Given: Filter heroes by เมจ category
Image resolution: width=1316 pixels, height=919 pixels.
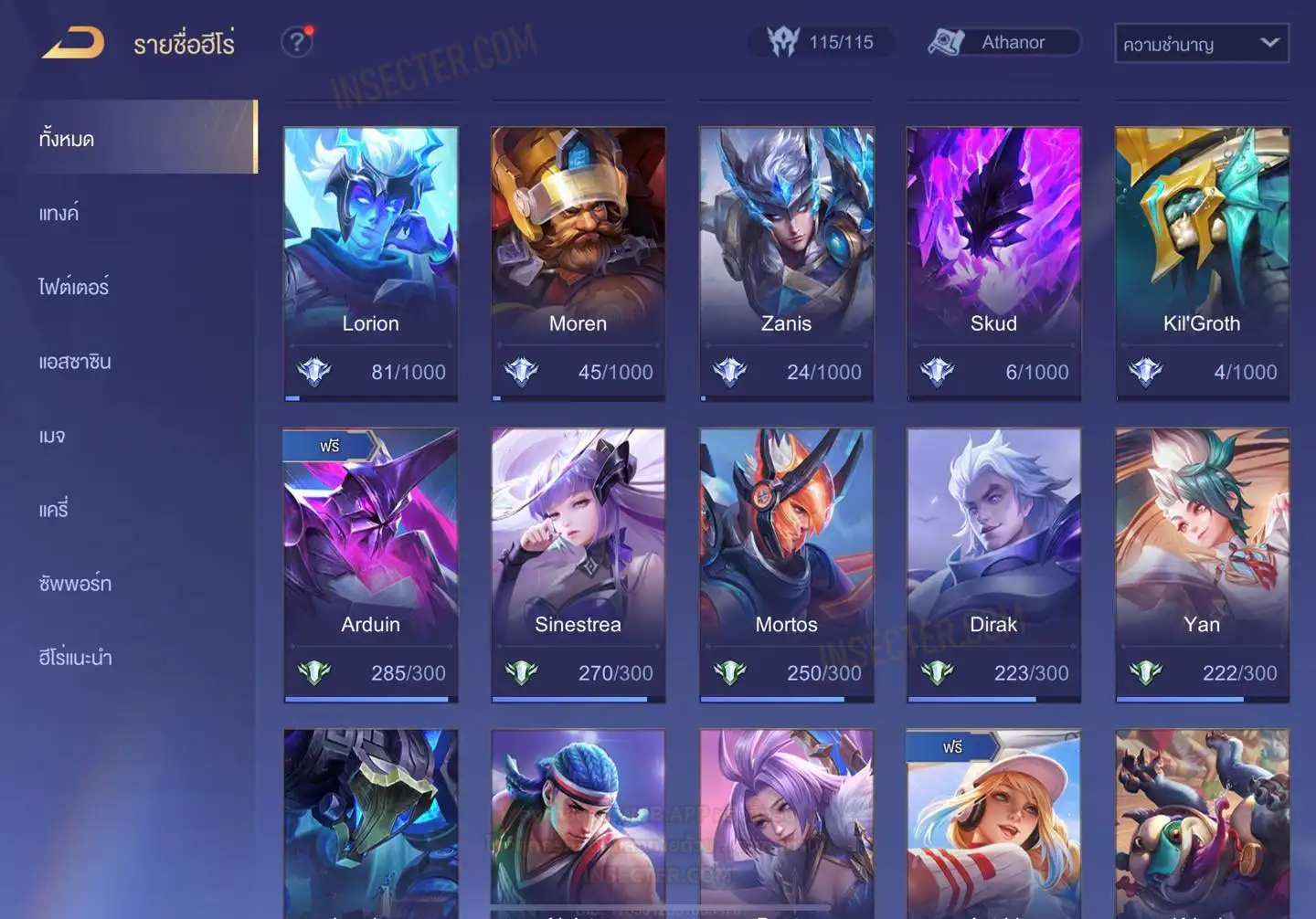Looking at the screenshot, I should tap(52, 436).
